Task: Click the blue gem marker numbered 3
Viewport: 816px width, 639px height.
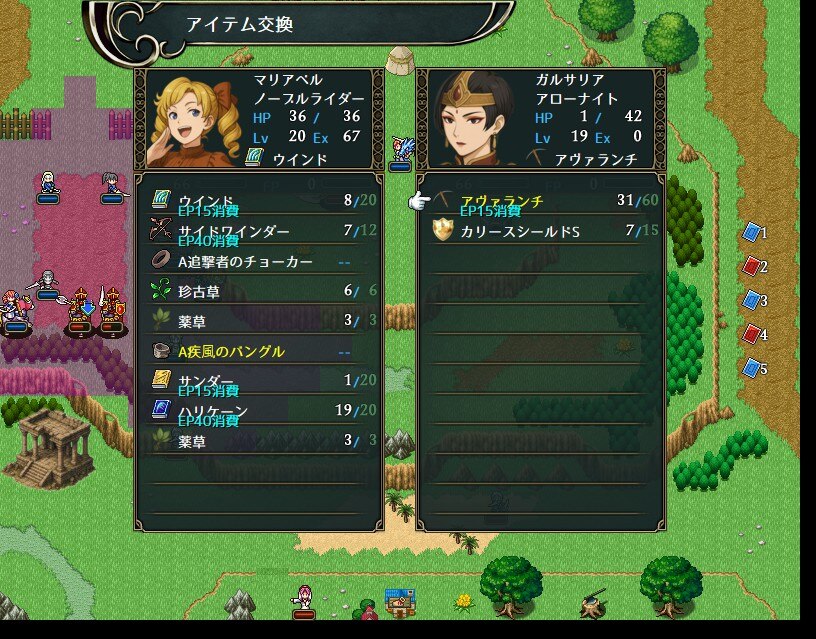Action: pos(752,300)
